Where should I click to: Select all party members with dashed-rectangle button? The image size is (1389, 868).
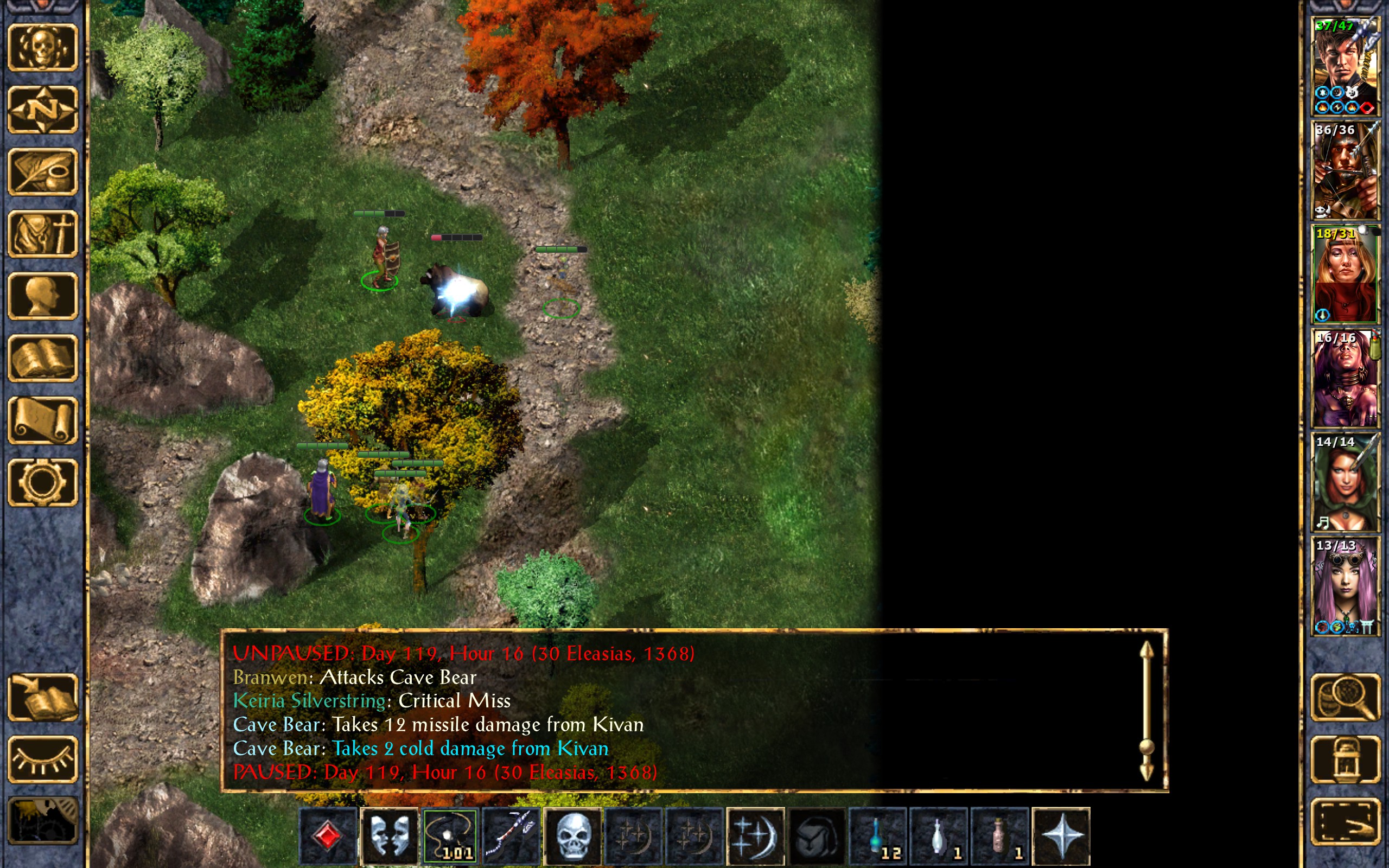pyautogui.click(x=1346, y=821)
